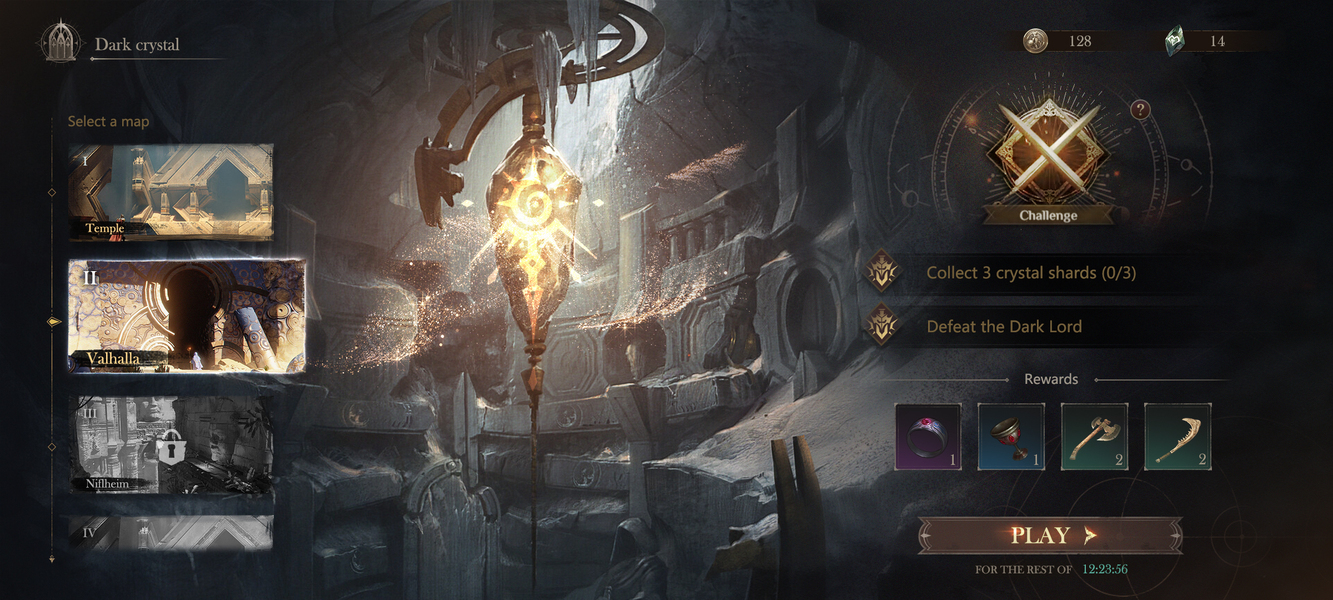Image resolution: width=1333 pixels, height=600 pixels.
Task: Choose the Valhalla map
Action: click(186, 316)
